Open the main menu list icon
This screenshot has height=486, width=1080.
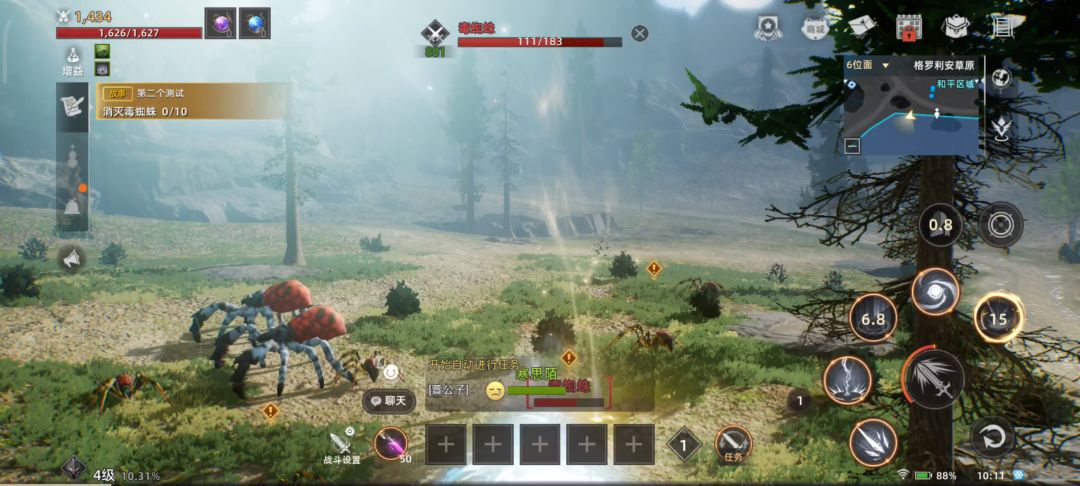tap(1001, 26)
